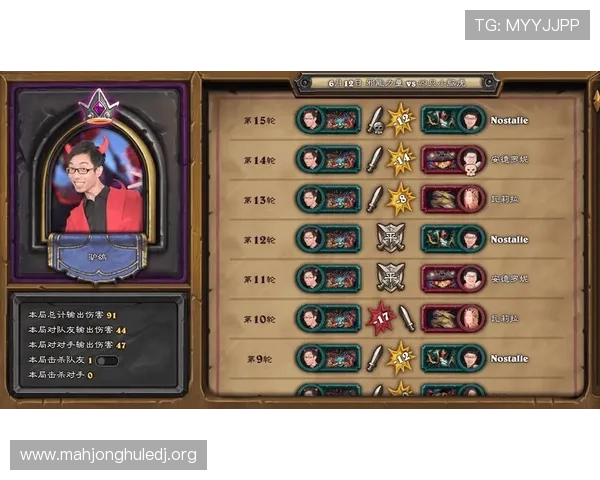The width and height of the screenshot is (600, 480).
Task: Toggle the switch beside 本局击杀队友
Action: pos(107,360)
